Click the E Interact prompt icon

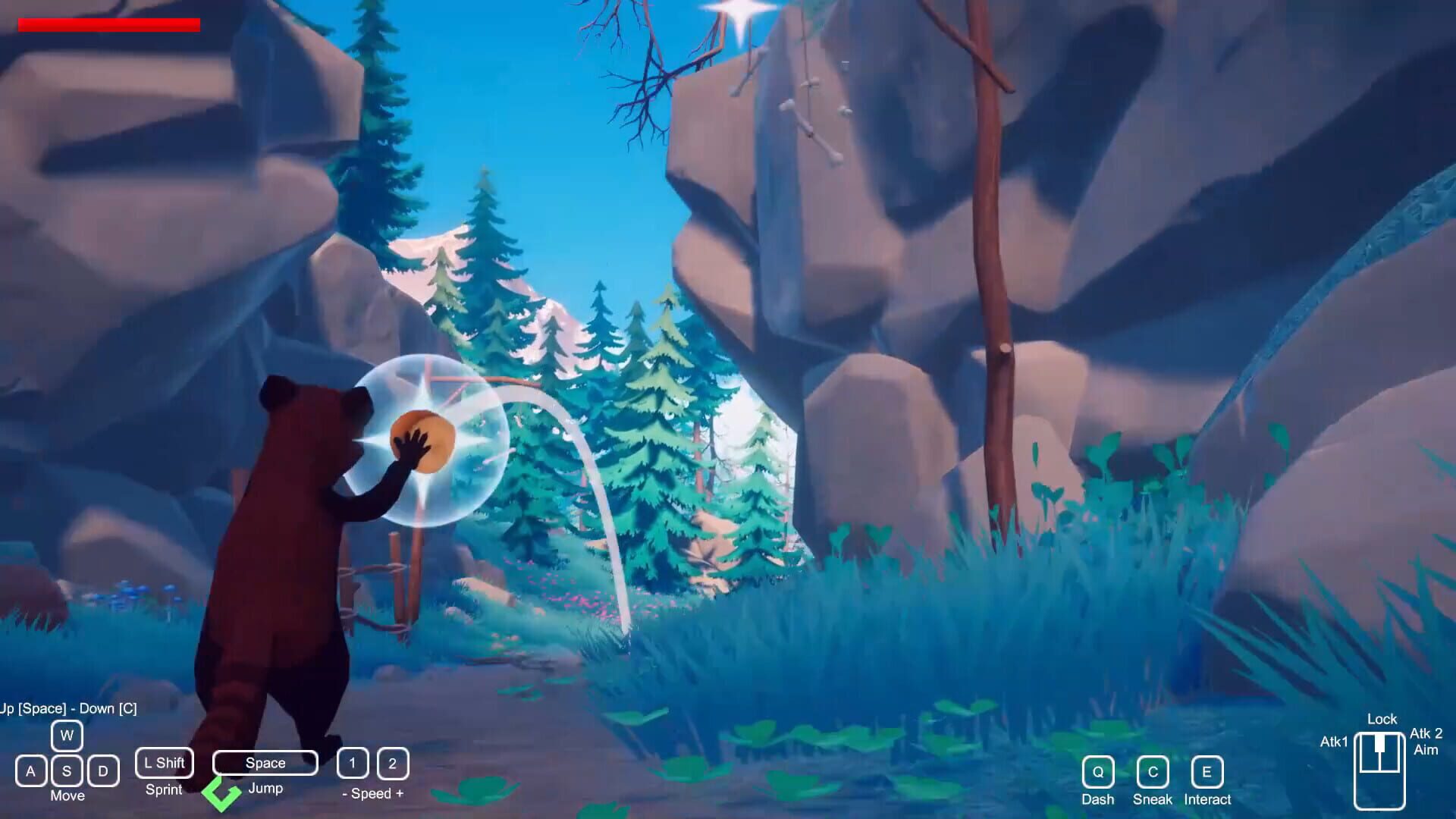click(x=1207, y=773)
